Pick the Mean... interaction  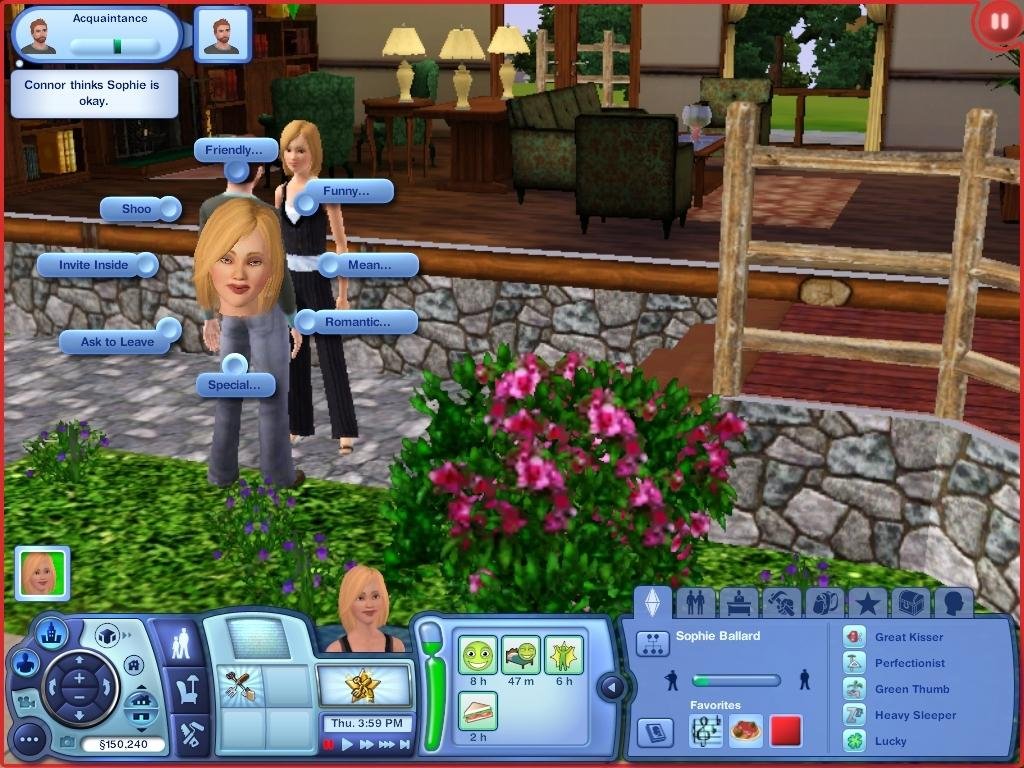pos(367,265)
